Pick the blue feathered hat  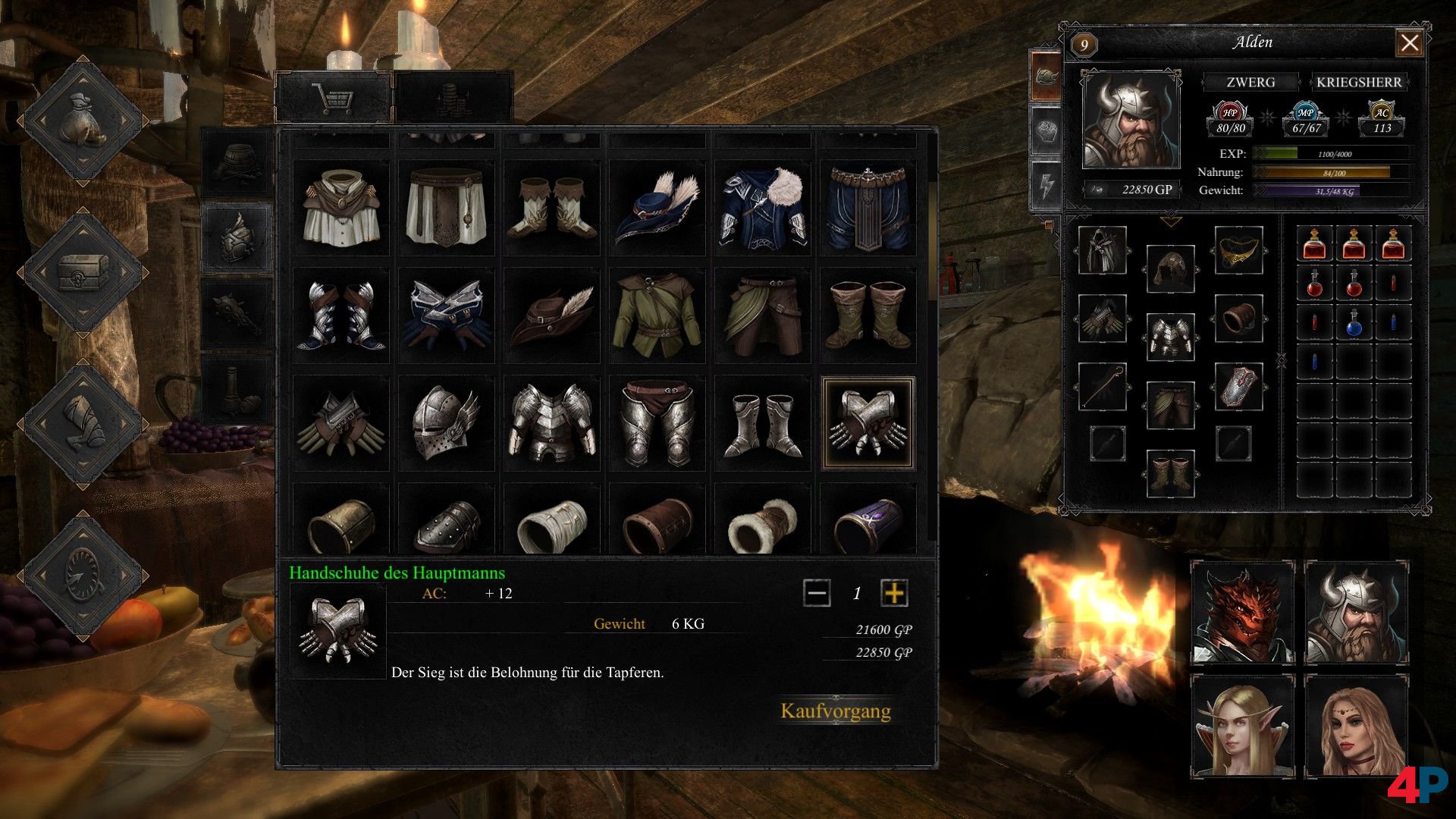pos(657,208)
